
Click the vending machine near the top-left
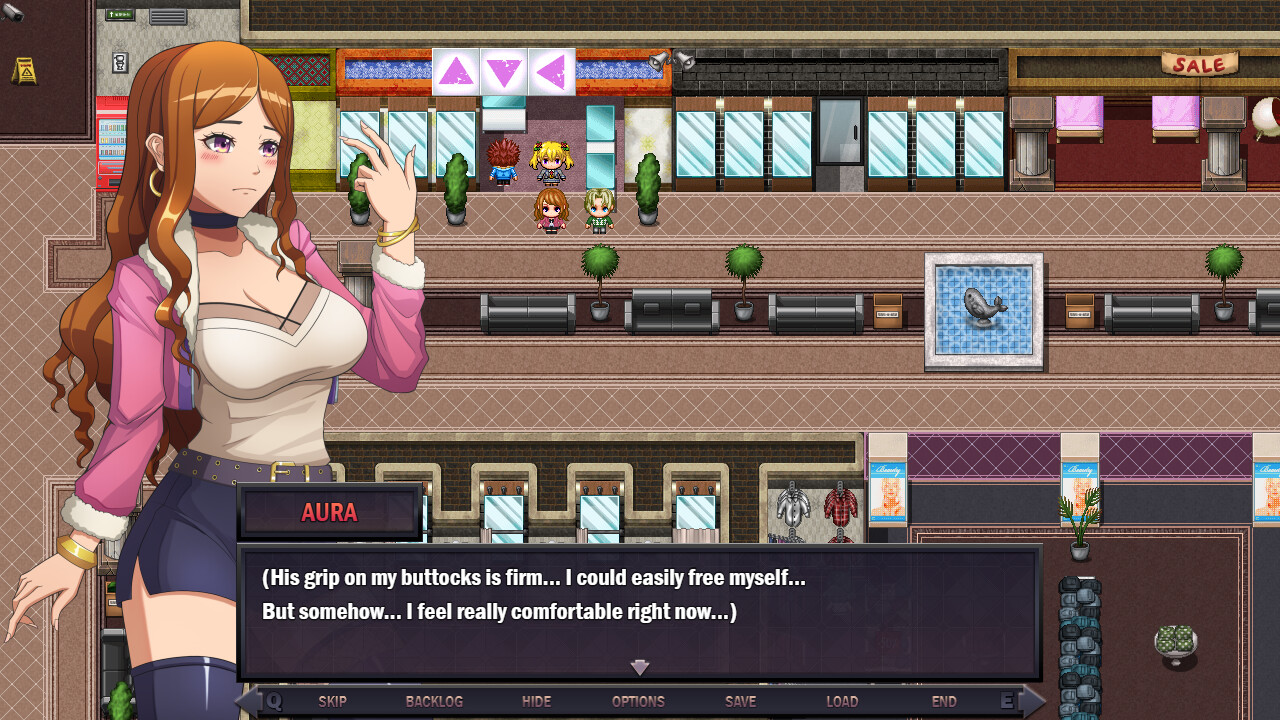pos(110,140)
